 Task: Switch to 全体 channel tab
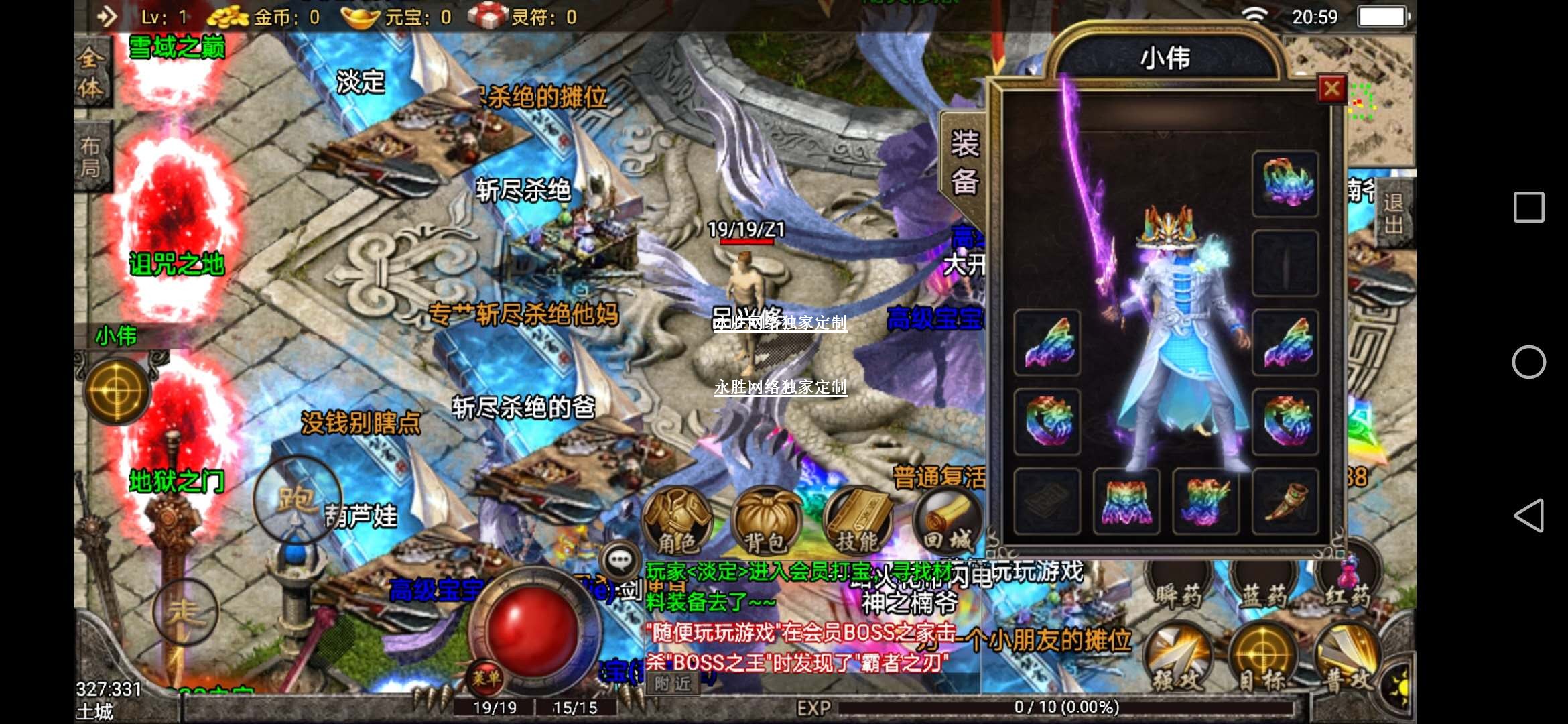(90, 72)
